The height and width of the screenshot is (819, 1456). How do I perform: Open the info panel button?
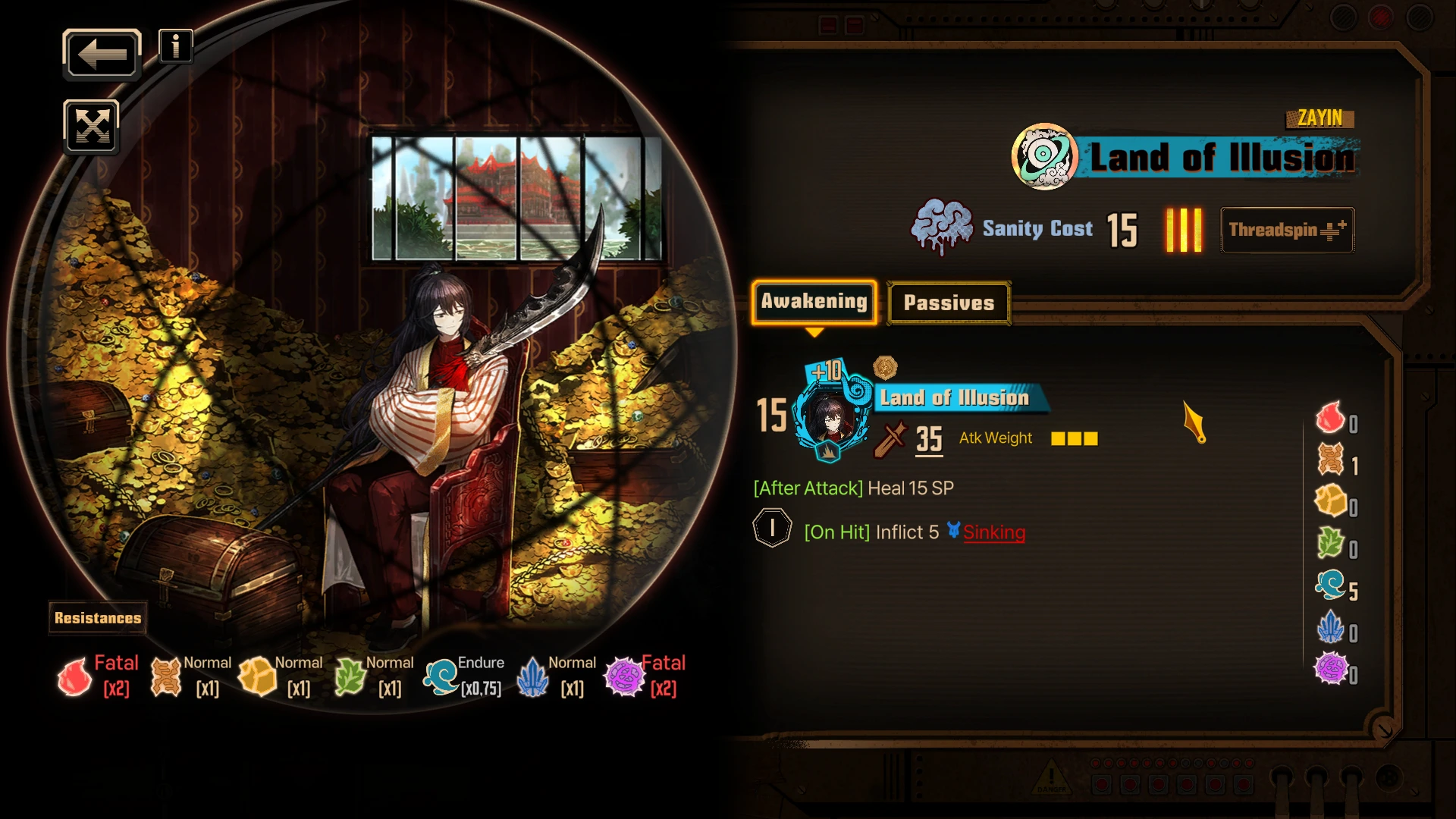pyautogui.click(x=176, y=47)
